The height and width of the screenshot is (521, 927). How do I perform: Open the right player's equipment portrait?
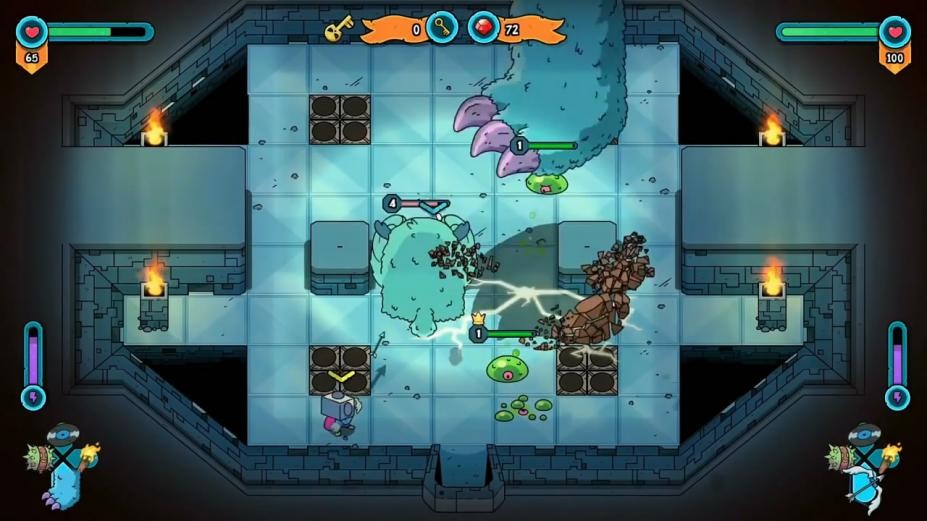coord(863,463)
